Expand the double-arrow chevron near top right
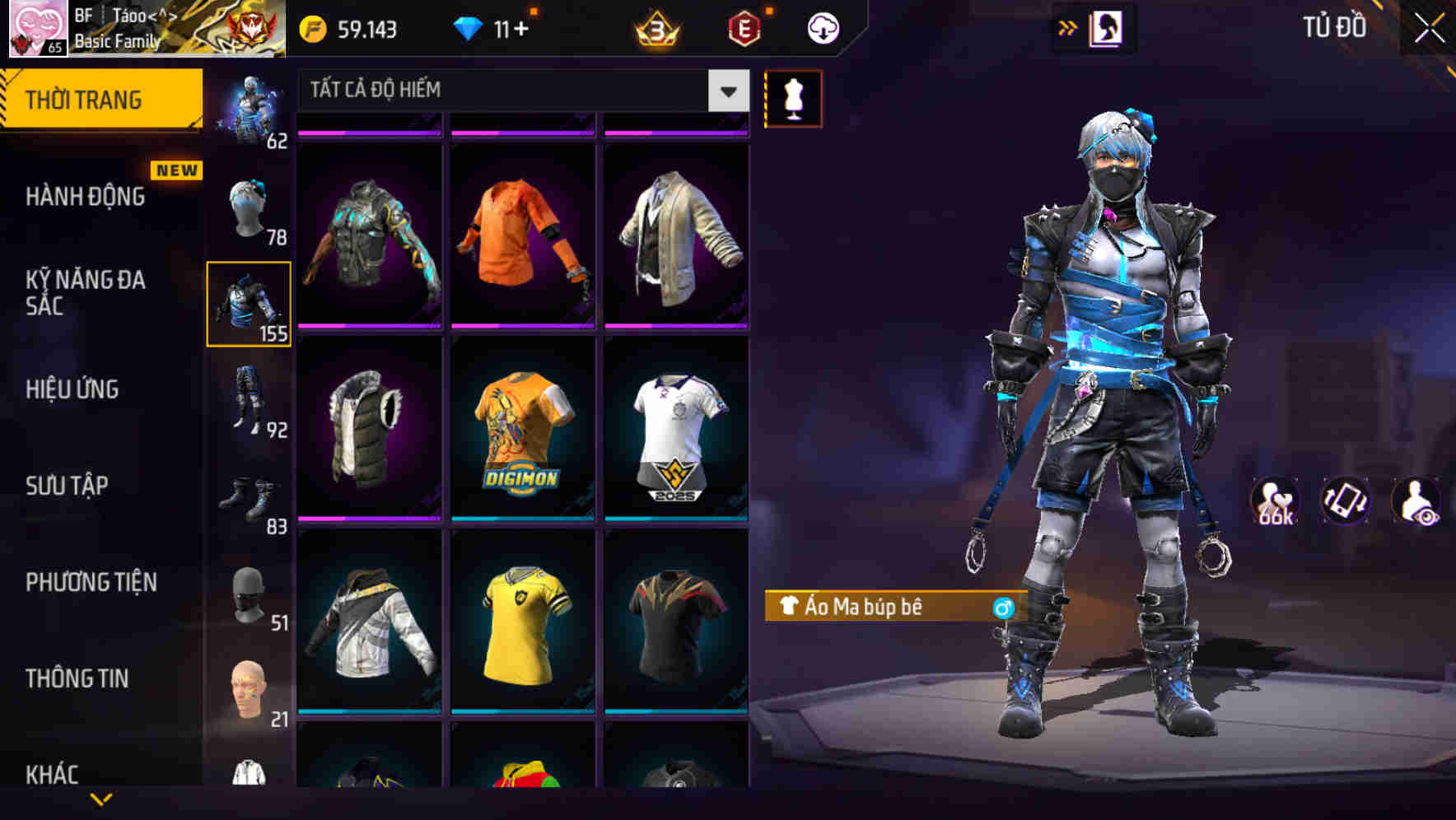Viewport: 1456px width, 820px height. pos(1068,27)
